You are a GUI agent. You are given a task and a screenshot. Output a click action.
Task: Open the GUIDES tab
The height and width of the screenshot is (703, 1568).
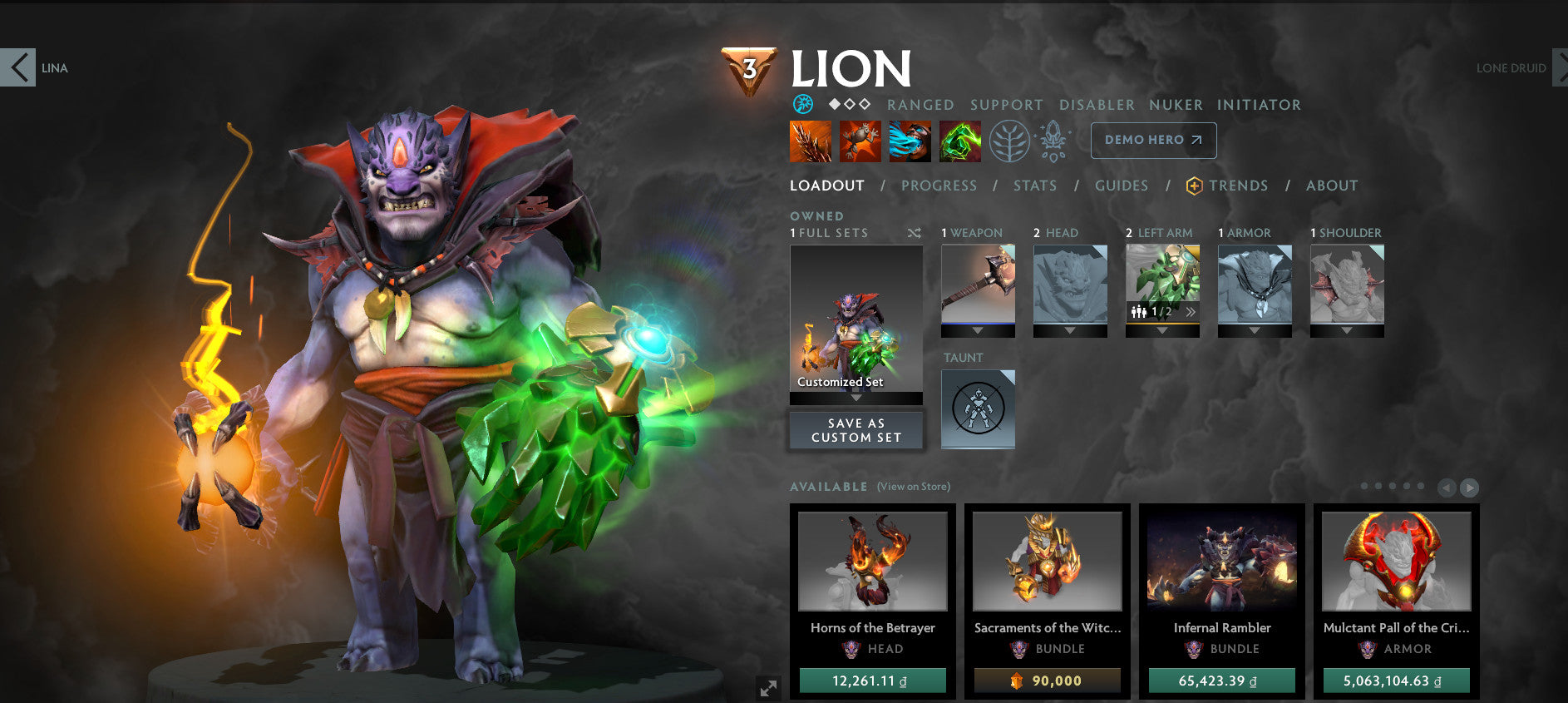[x=1122, y=186]
